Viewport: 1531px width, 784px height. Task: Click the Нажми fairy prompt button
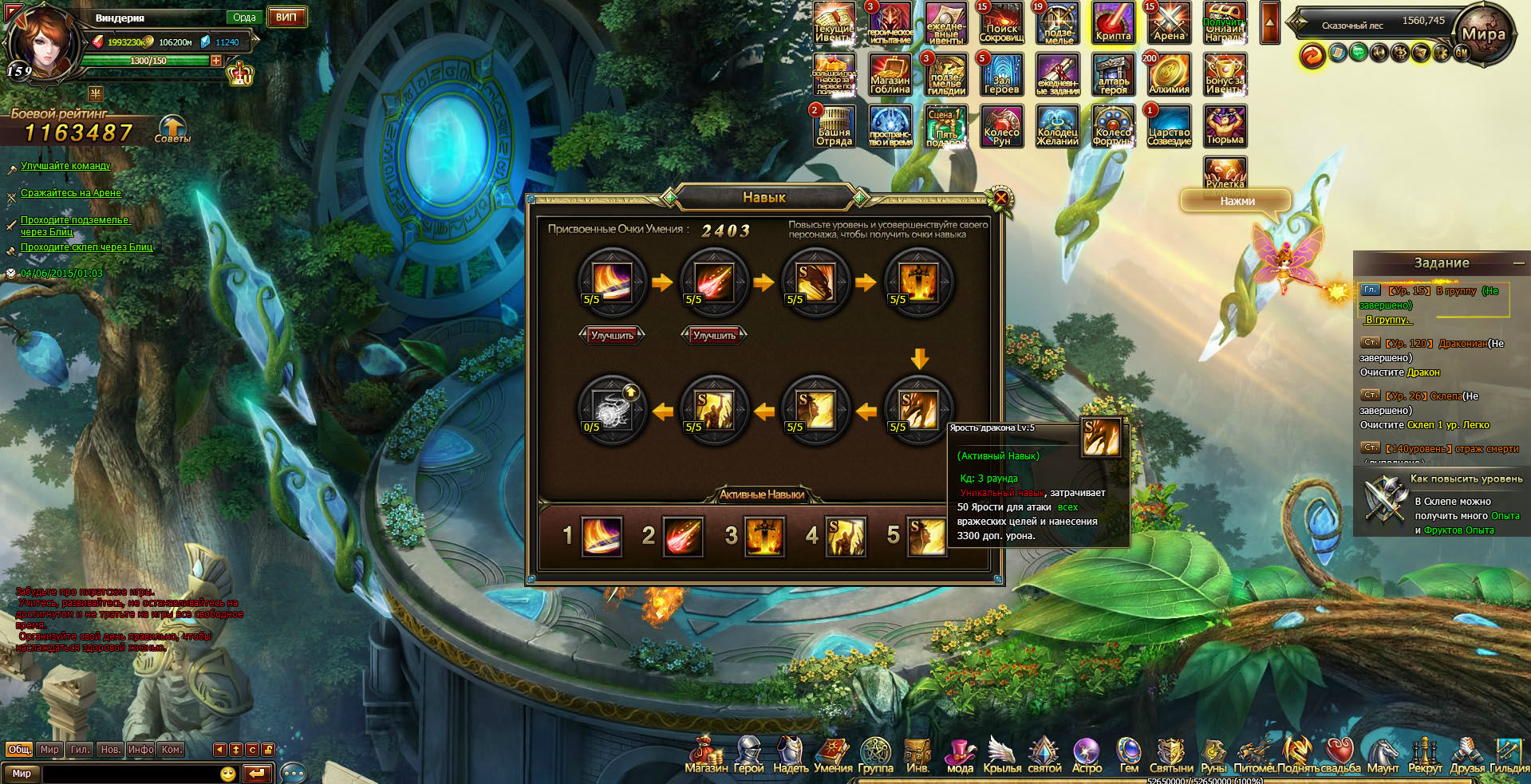click(1237, 201)
